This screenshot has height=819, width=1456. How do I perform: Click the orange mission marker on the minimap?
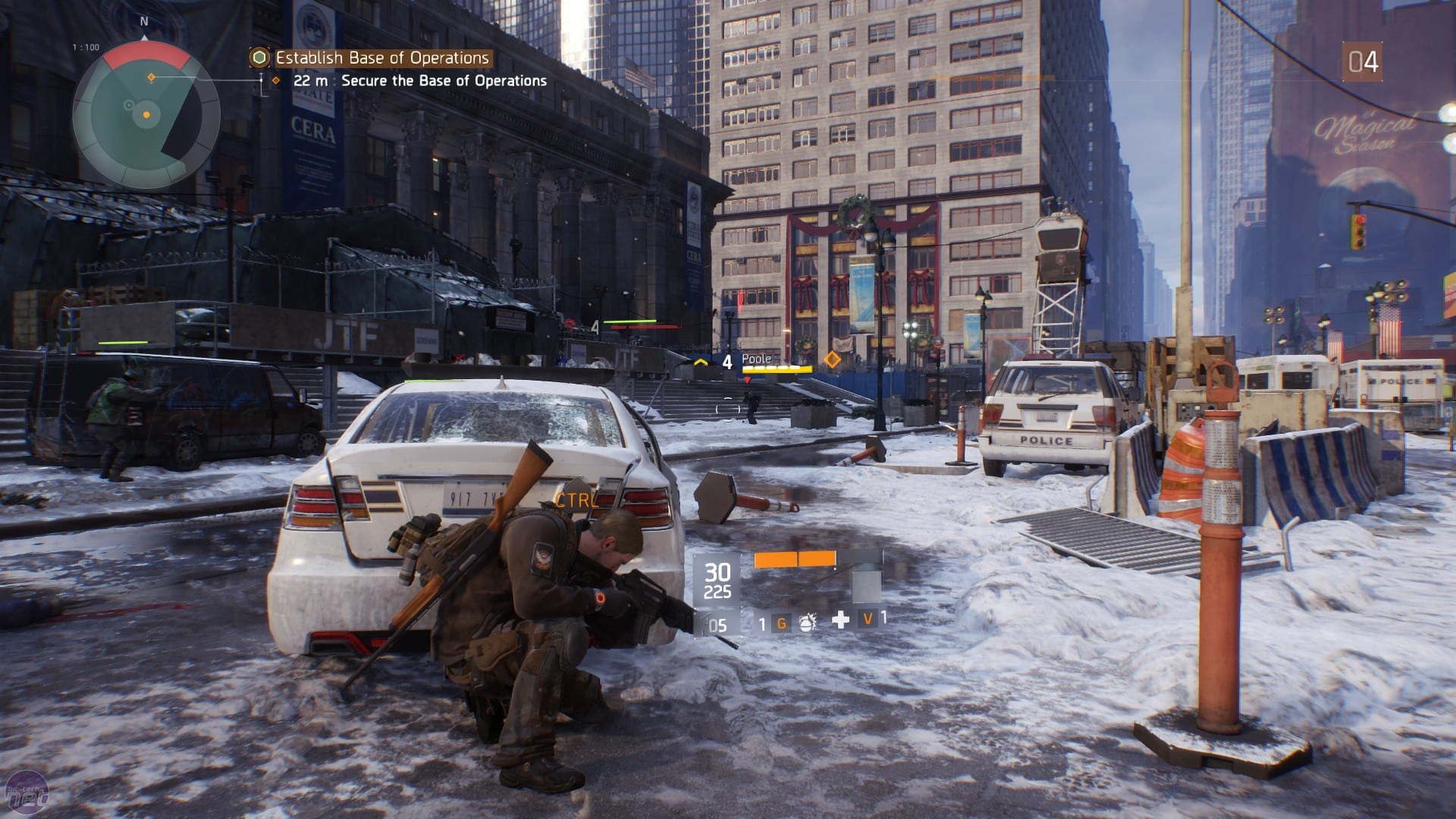click(151, 77)
